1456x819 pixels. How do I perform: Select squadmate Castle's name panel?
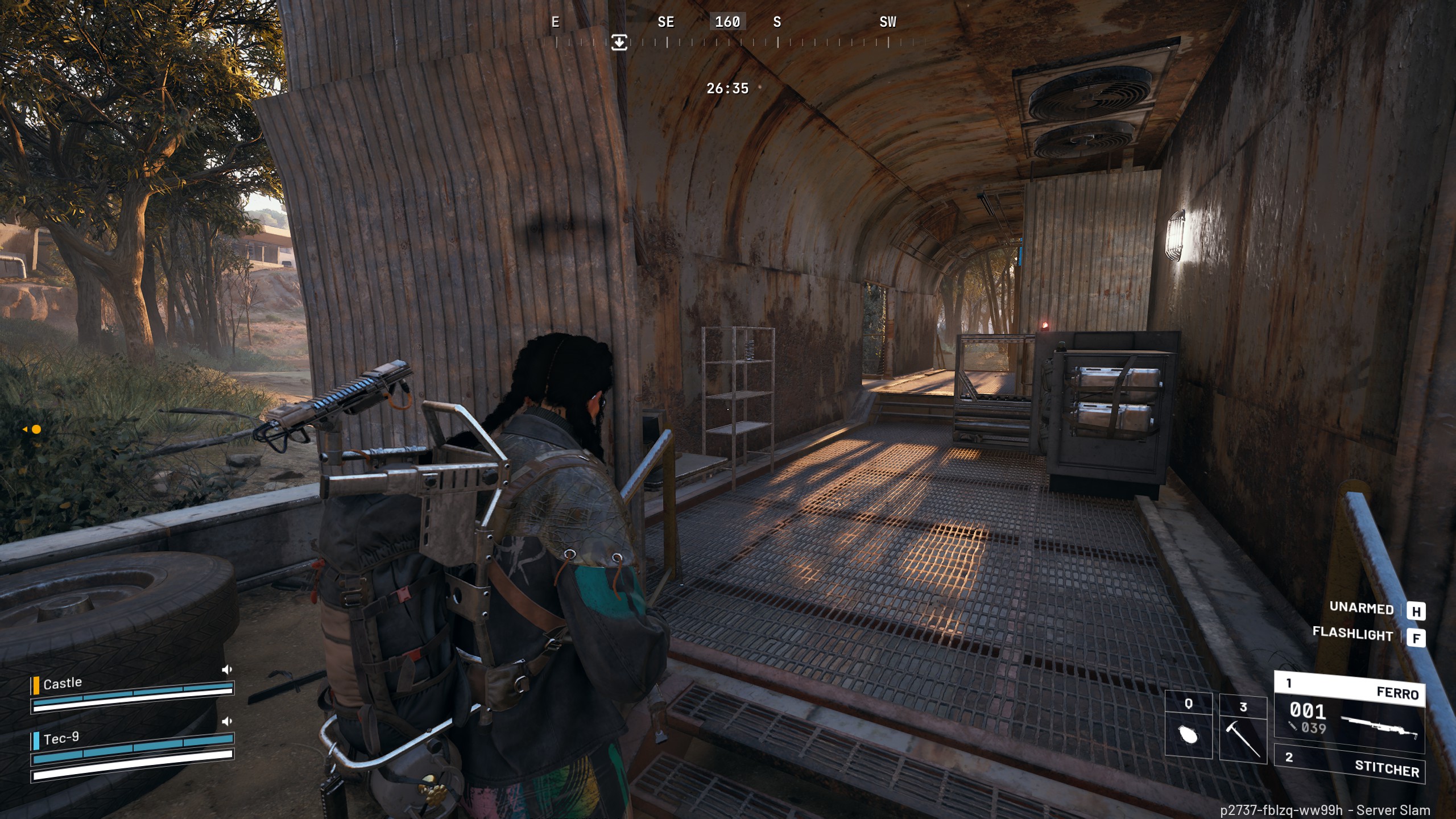pyautogui.click(x=63, y=683)
